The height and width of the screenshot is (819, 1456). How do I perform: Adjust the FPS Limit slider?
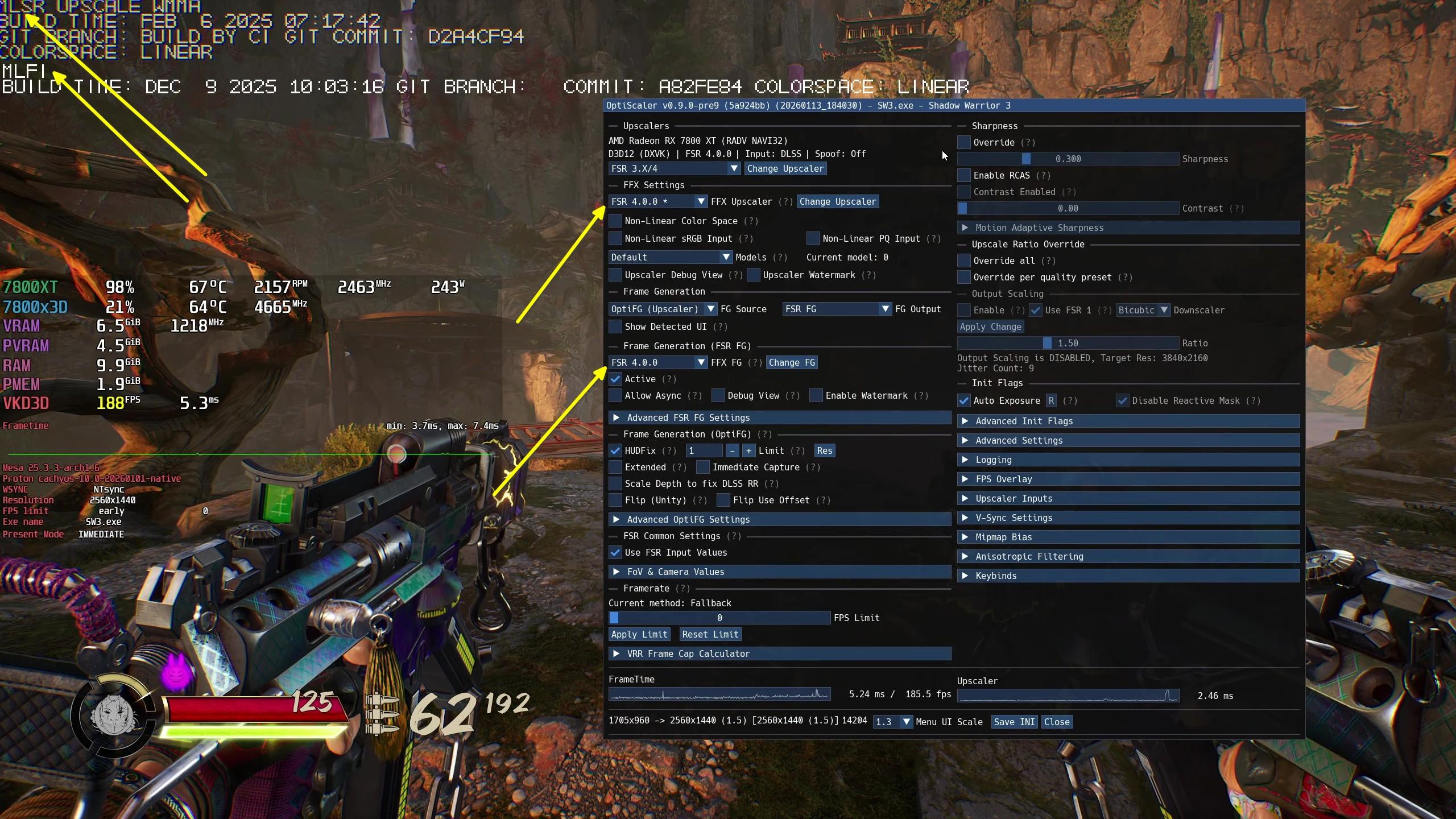(x=719, y=618)
